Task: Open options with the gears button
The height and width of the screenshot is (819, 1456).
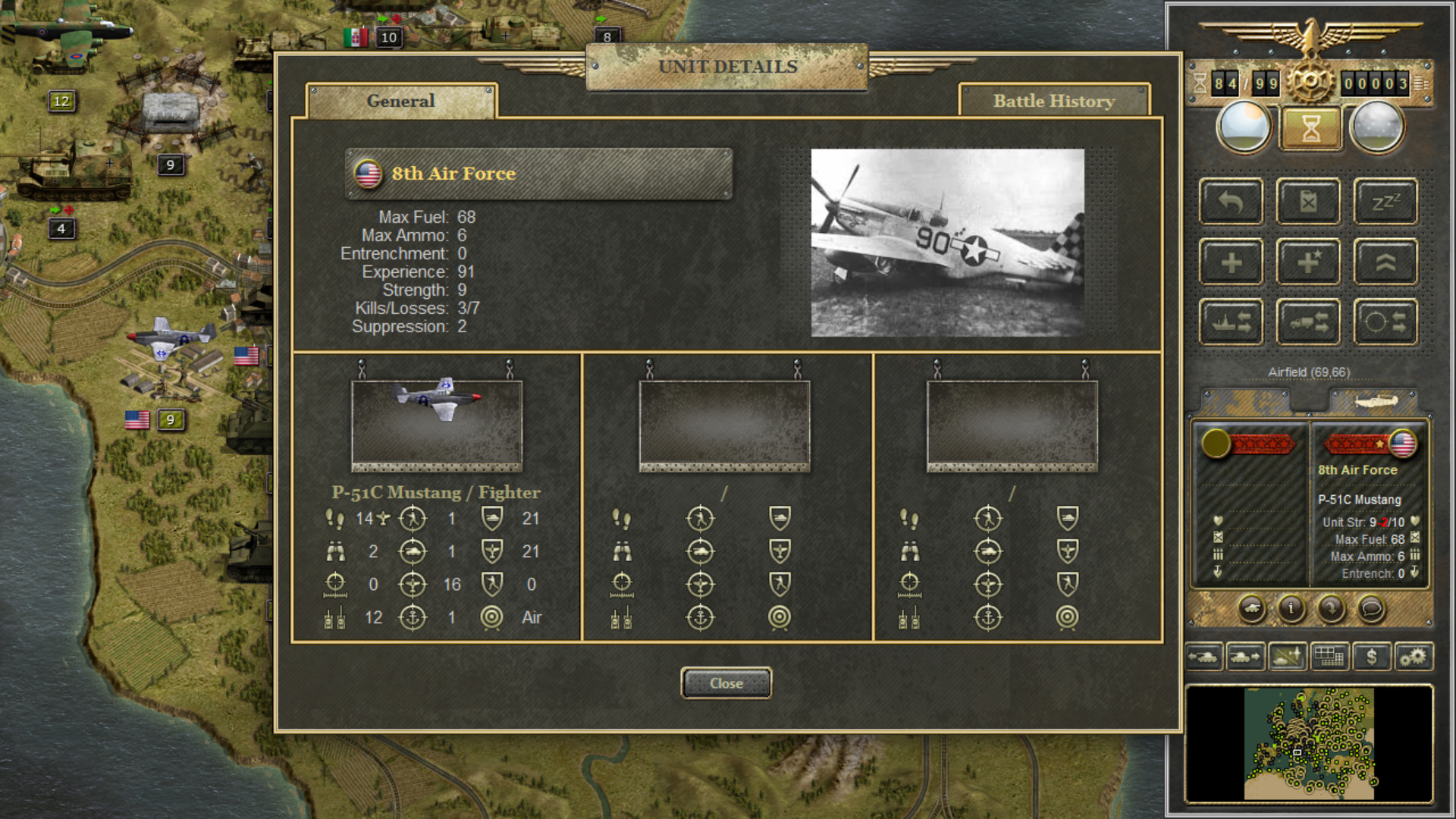Action: click(x=1413, y=657)
